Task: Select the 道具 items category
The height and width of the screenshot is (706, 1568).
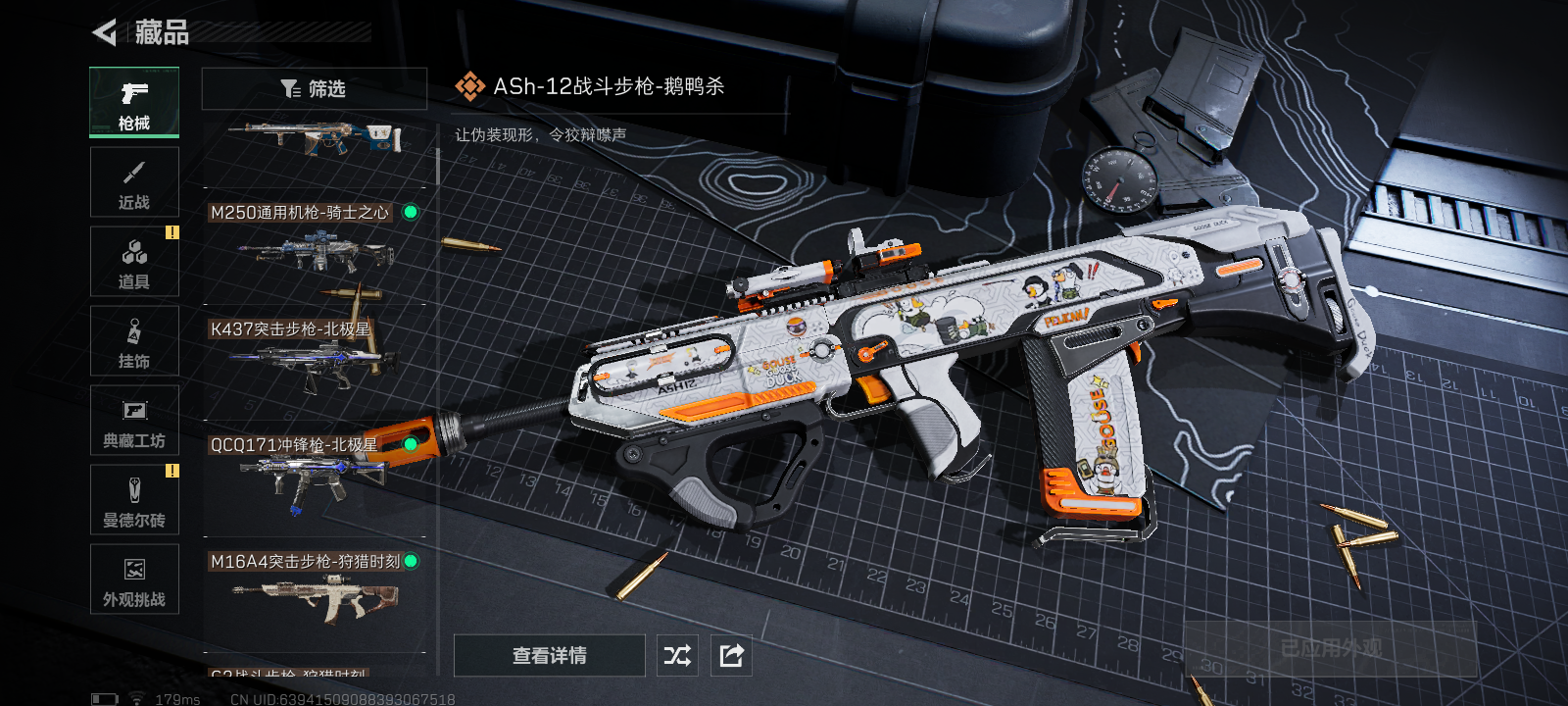Action: pyautogui.click(x=134, y=262)
